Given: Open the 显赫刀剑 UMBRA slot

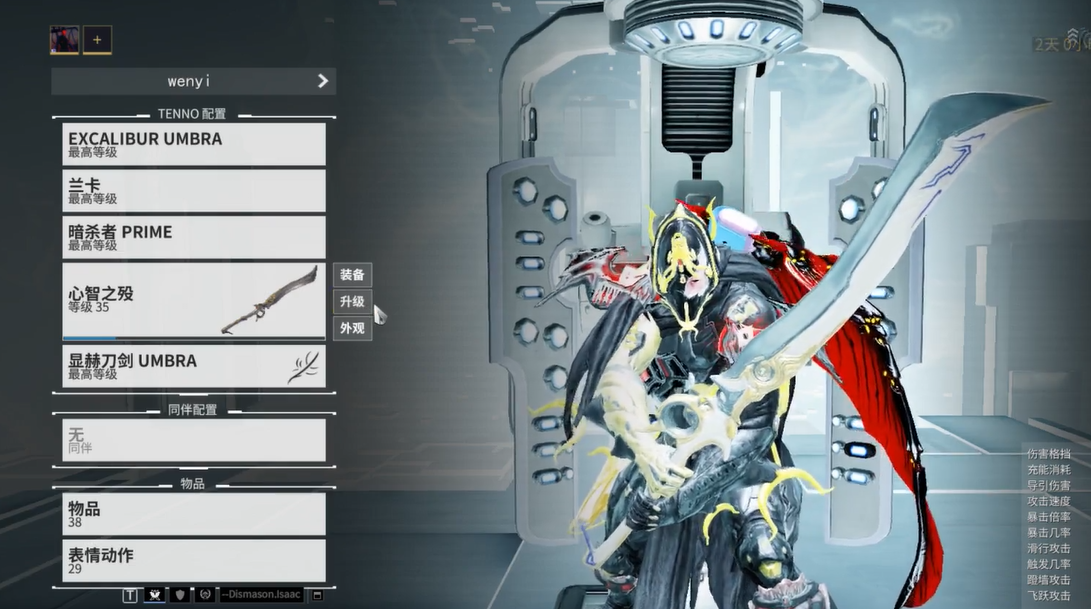Looking at the screenshot, I should 193,366.
